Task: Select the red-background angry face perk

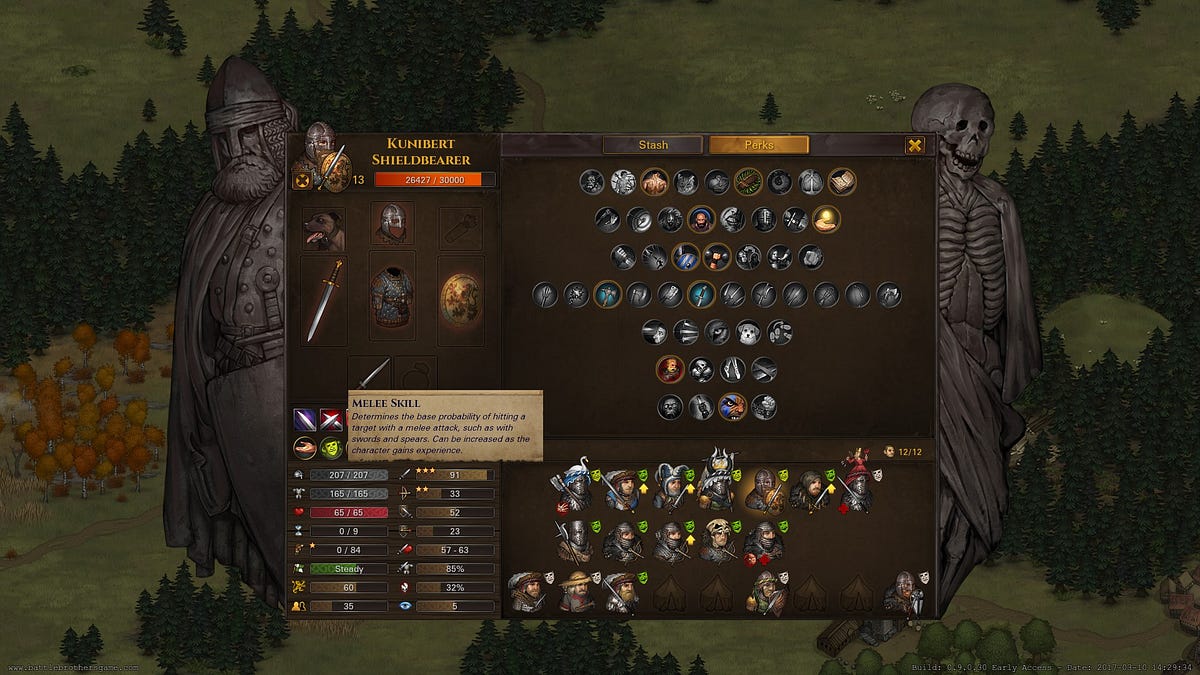Action: point(670,369)
